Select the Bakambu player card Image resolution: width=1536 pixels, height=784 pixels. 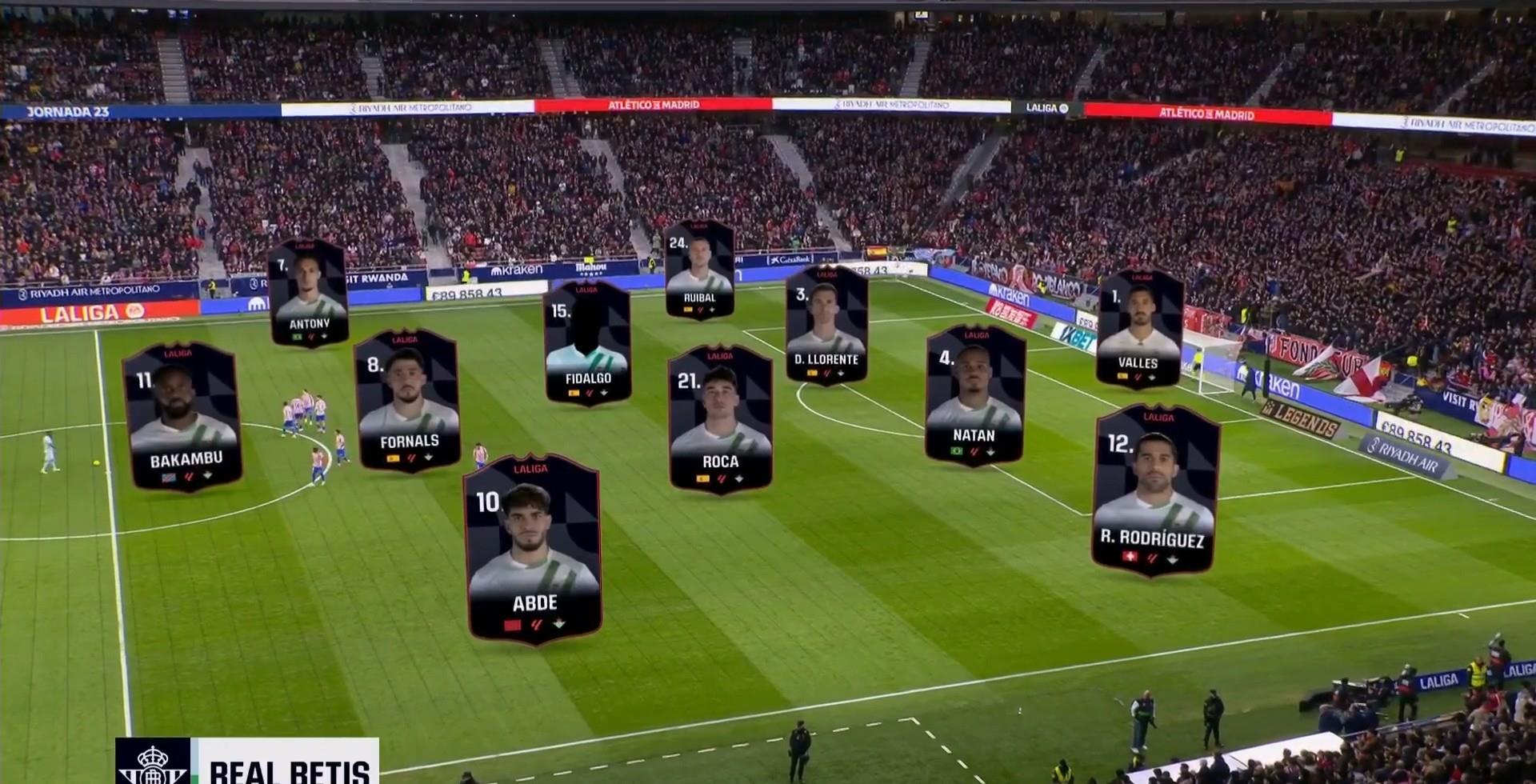point(182,418)
